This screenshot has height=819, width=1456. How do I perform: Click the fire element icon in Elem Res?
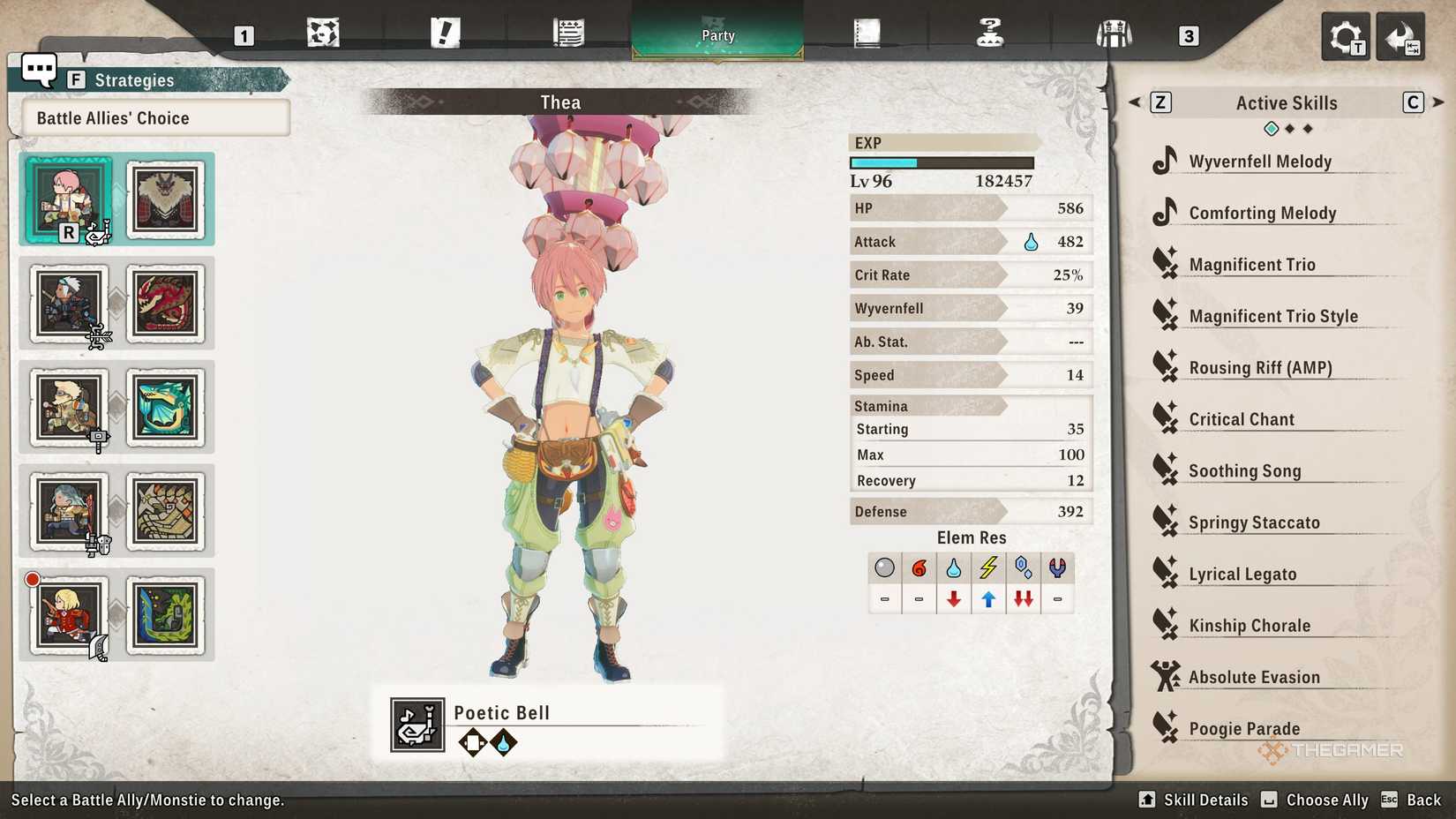919,568
